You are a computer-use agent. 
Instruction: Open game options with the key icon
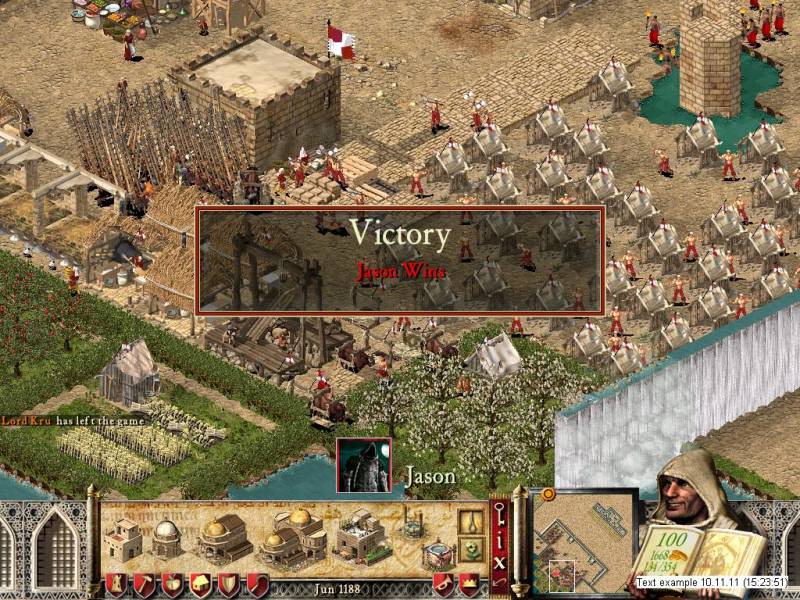[x=500, y=512]
